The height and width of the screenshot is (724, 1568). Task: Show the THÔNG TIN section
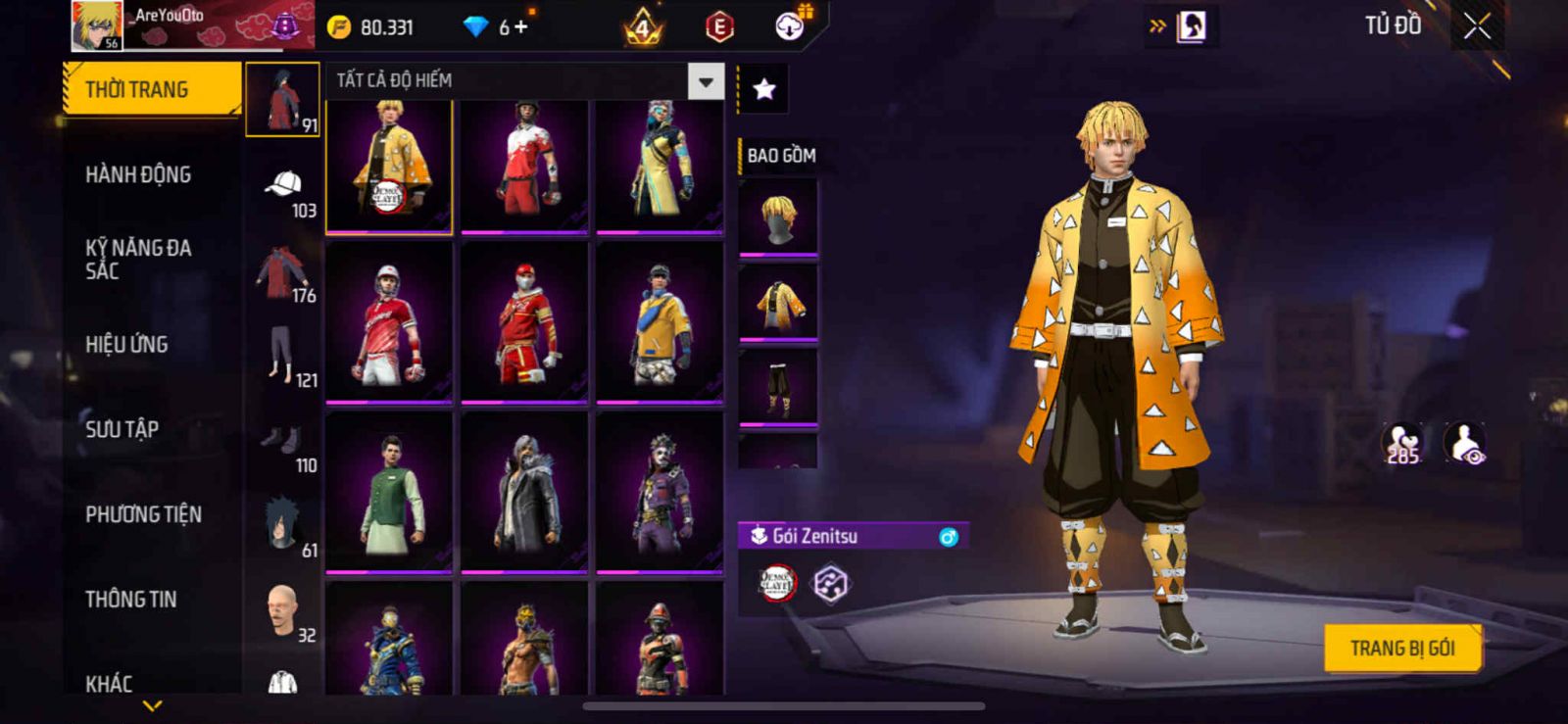pyautogui.click(x=130, y=599)
